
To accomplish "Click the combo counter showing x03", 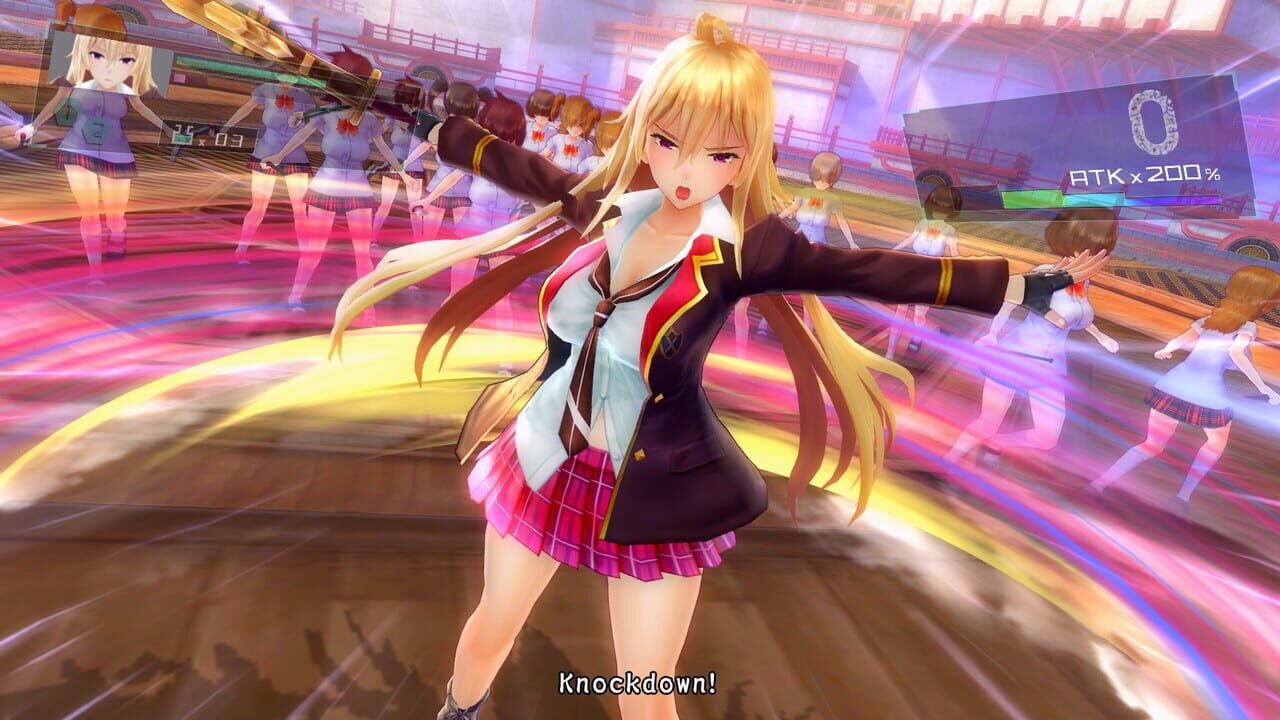I will pyautogui.click(x=227, y=138).
